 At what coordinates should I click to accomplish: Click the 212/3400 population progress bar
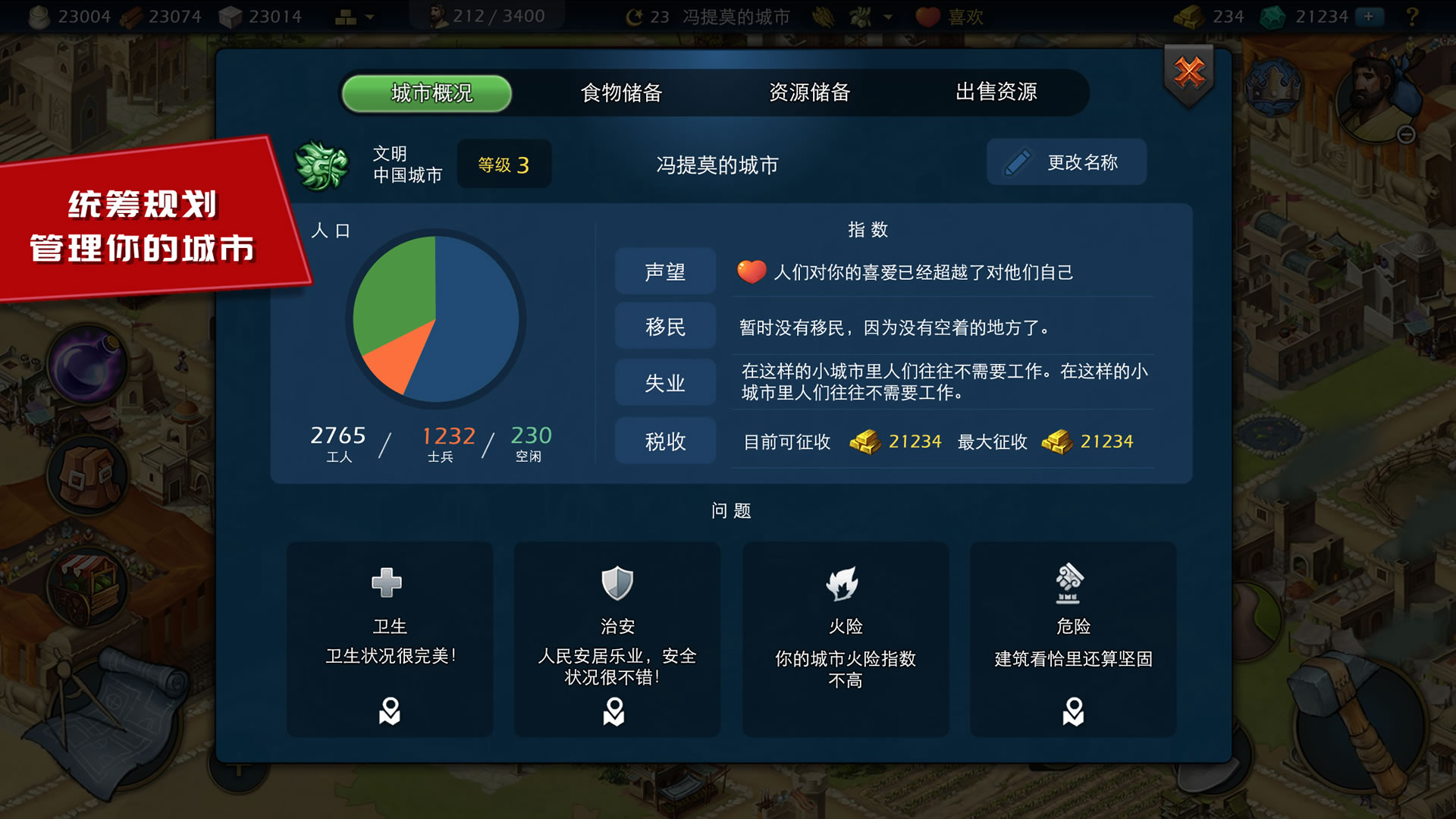point(485,15)
